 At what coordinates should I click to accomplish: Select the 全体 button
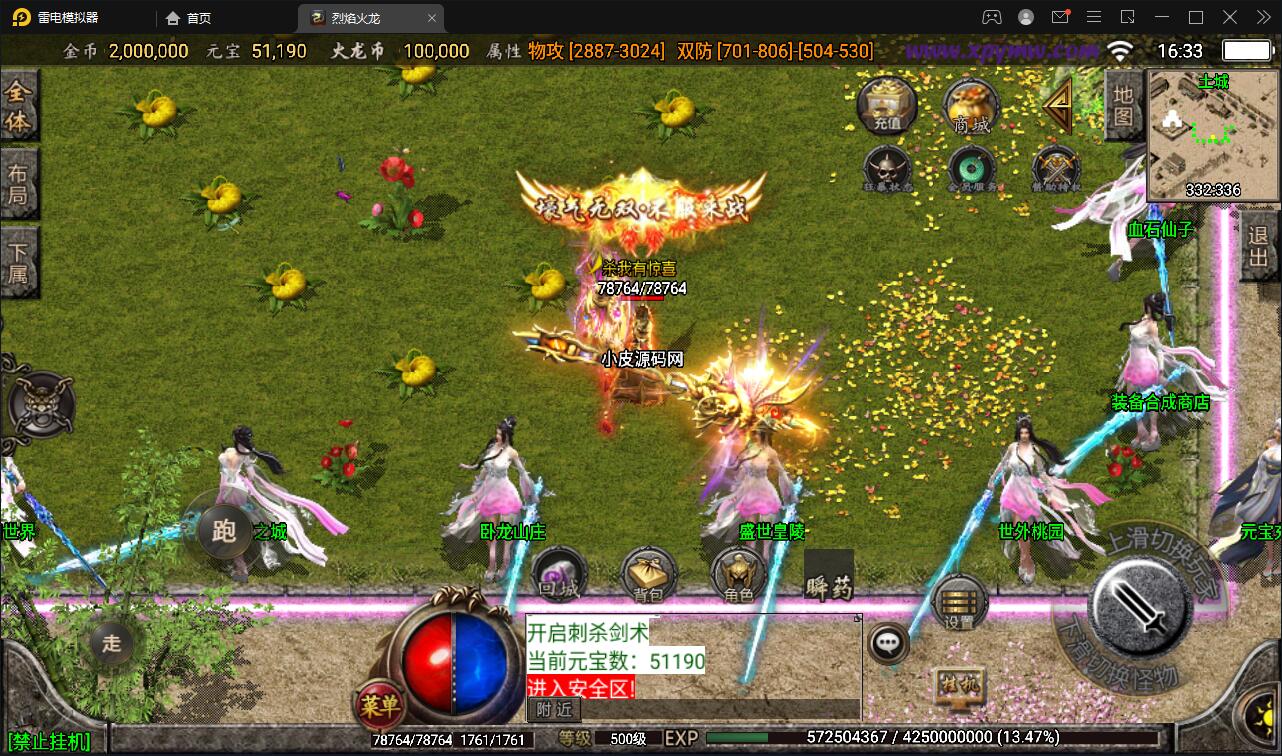pyautogui.click(x=19, y=106)
